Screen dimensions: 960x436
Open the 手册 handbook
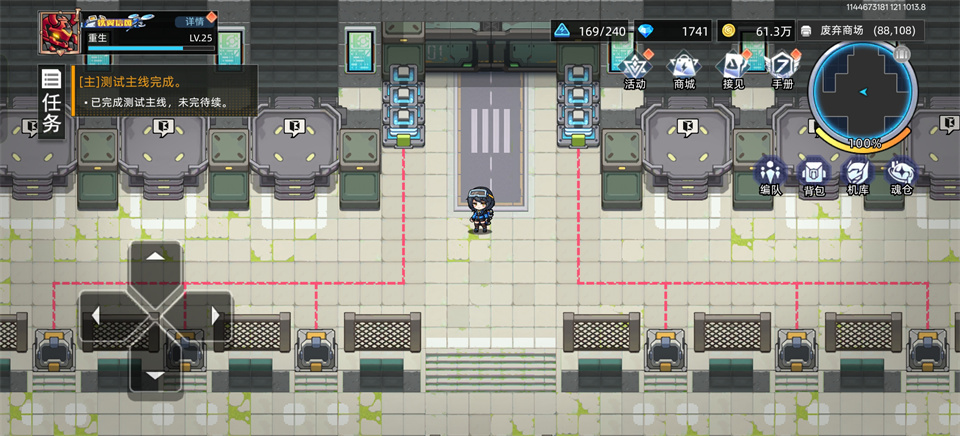[x=782, y=69]
